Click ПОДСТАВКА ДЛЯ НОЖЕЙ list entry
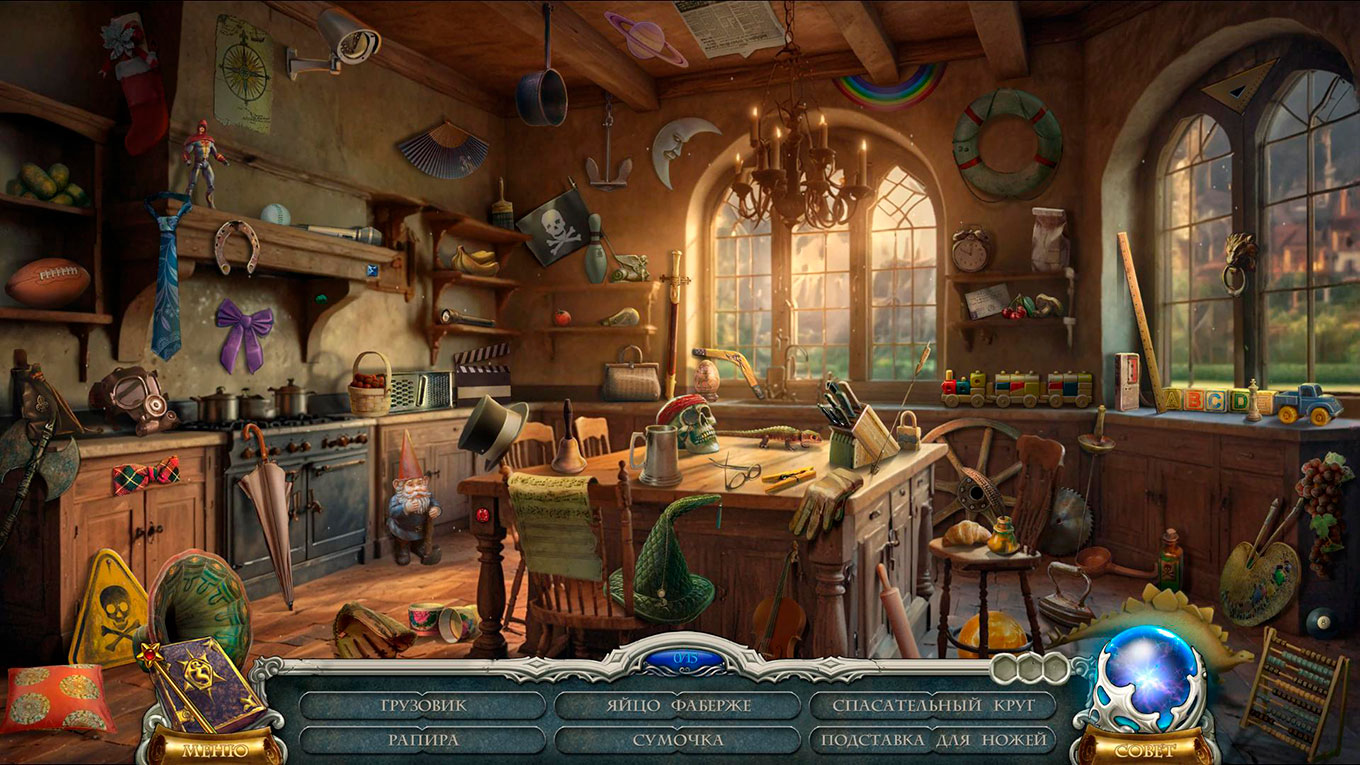This screenshot has height=765, width=1360. tap(932, 740)
